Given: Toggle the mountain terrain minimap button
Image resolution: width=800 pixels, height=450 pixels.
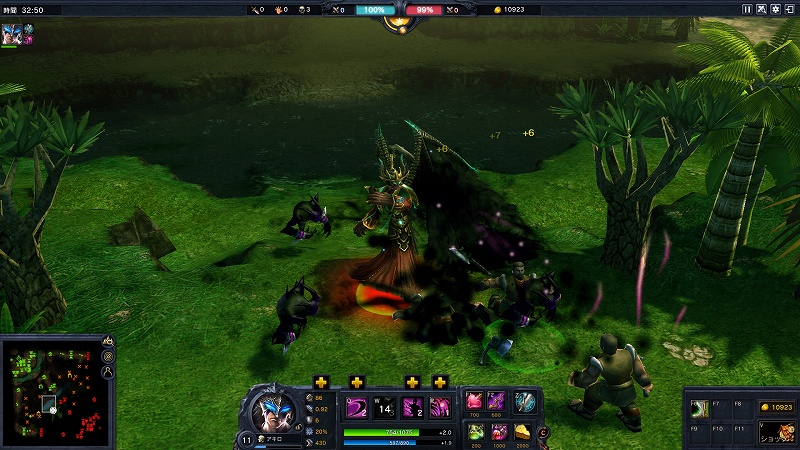Looking at the screenshot, I should (x=108, y=342).
